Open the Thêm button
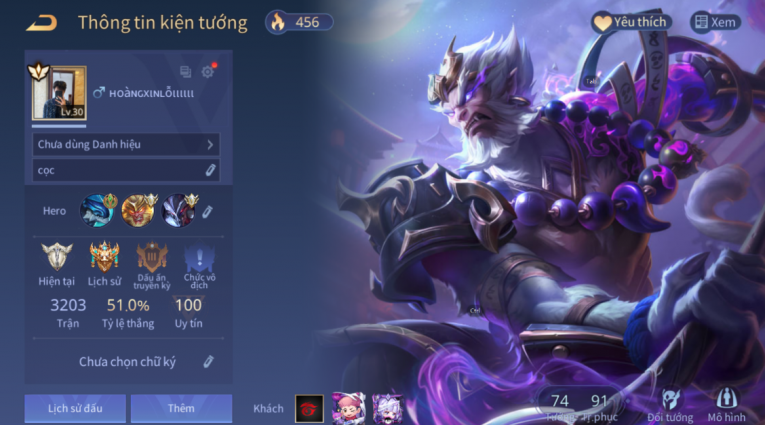The height and width of the screenshot is (425, 765). [181, 408]
